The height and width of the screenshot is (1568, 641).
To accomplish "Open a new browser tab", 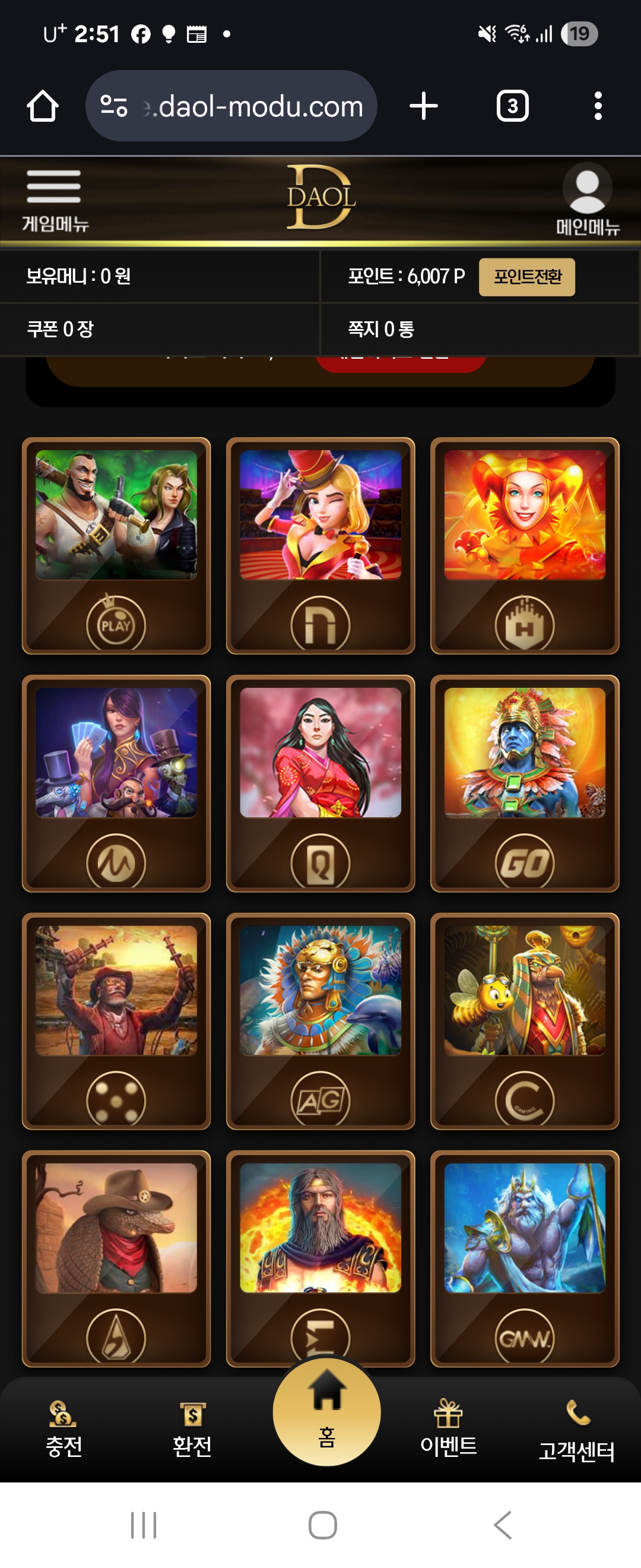I will (424, 106).
